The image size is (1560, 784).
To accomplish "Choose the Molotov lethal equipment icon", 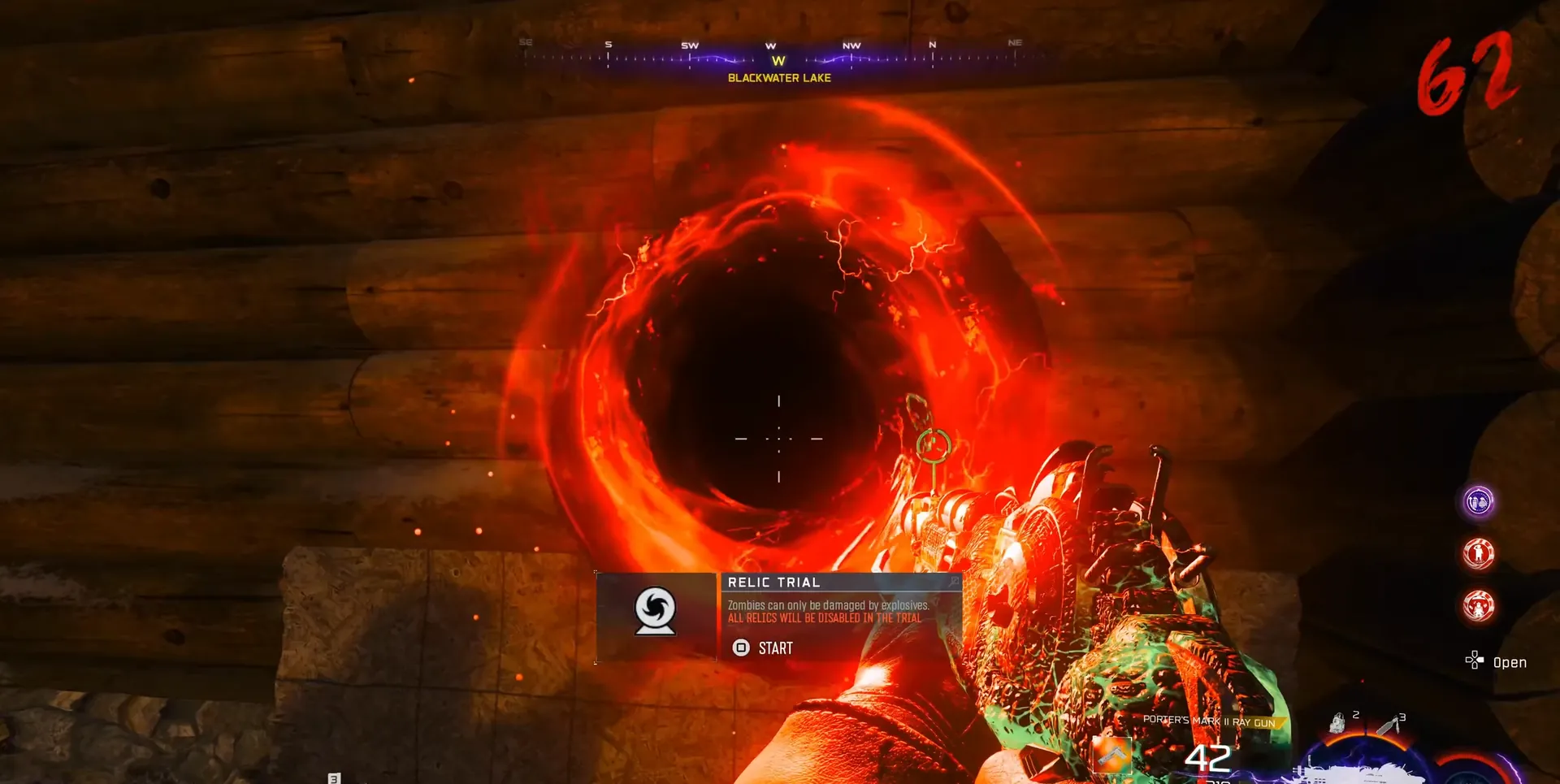I will click(x=1389, y=724).
